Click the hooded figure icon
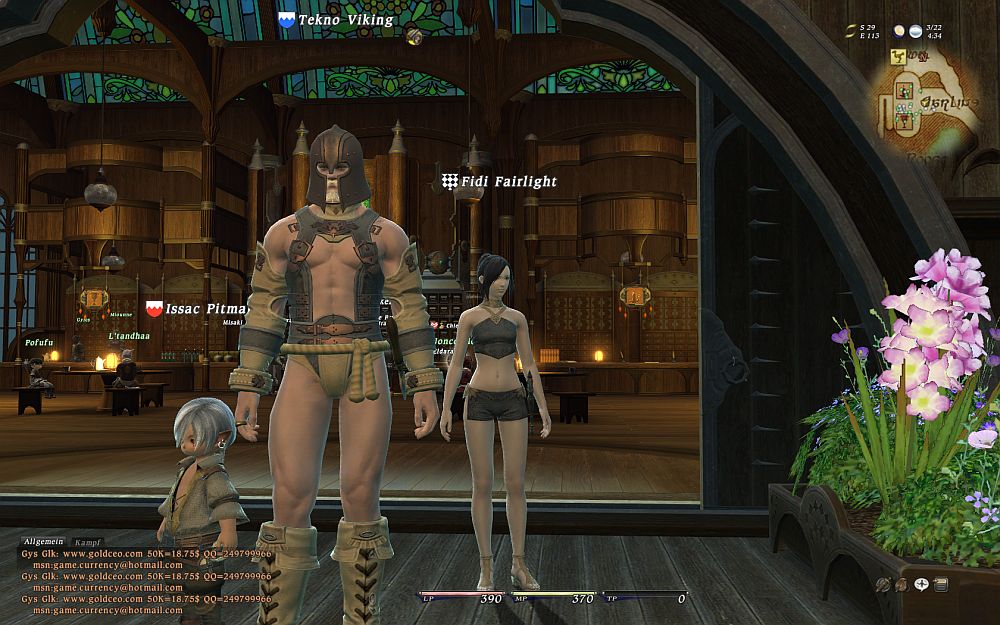Viewport: 1000px width, 625px height. [x=902, y=585]
